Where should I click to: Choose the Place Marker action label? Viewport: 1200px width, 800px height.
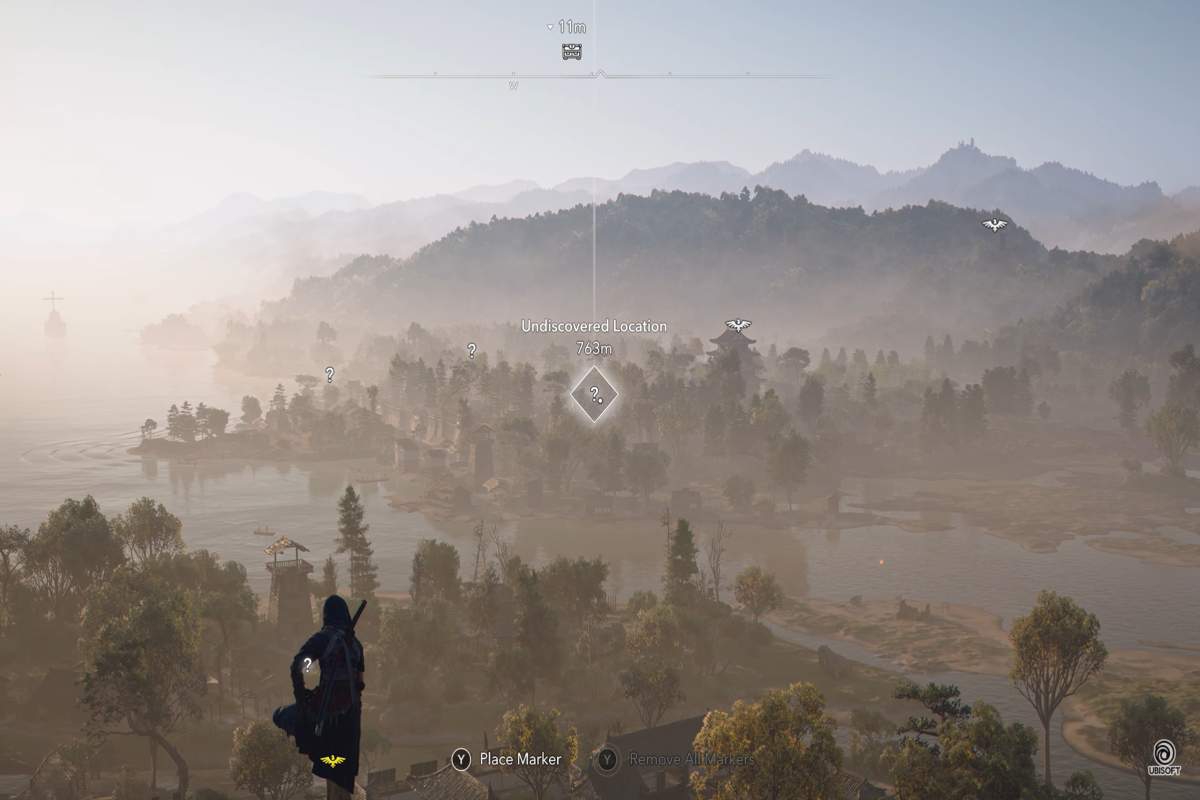pos(520,759)
